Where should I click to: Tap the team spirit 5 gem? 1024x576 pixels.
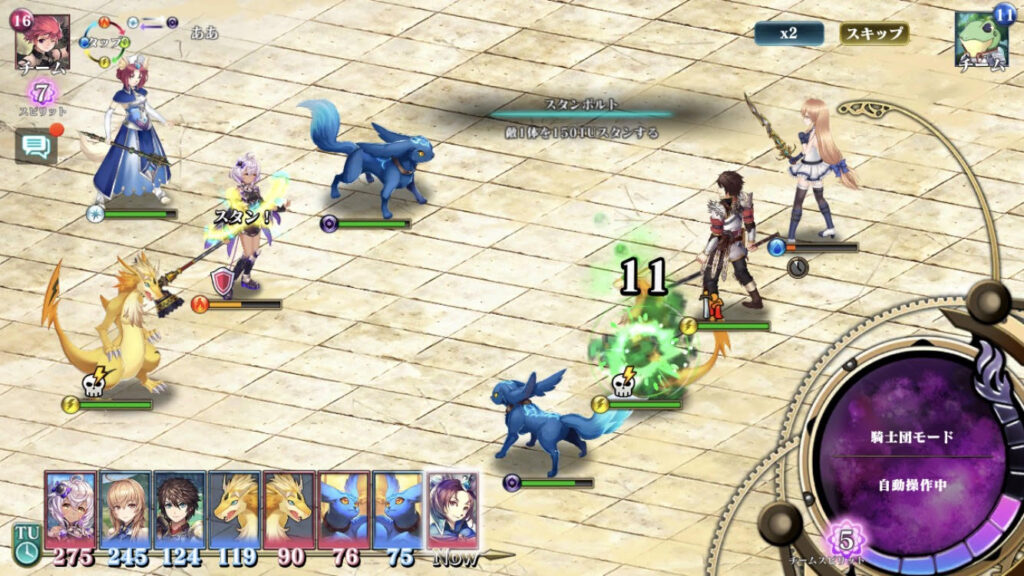coord(846,541)
